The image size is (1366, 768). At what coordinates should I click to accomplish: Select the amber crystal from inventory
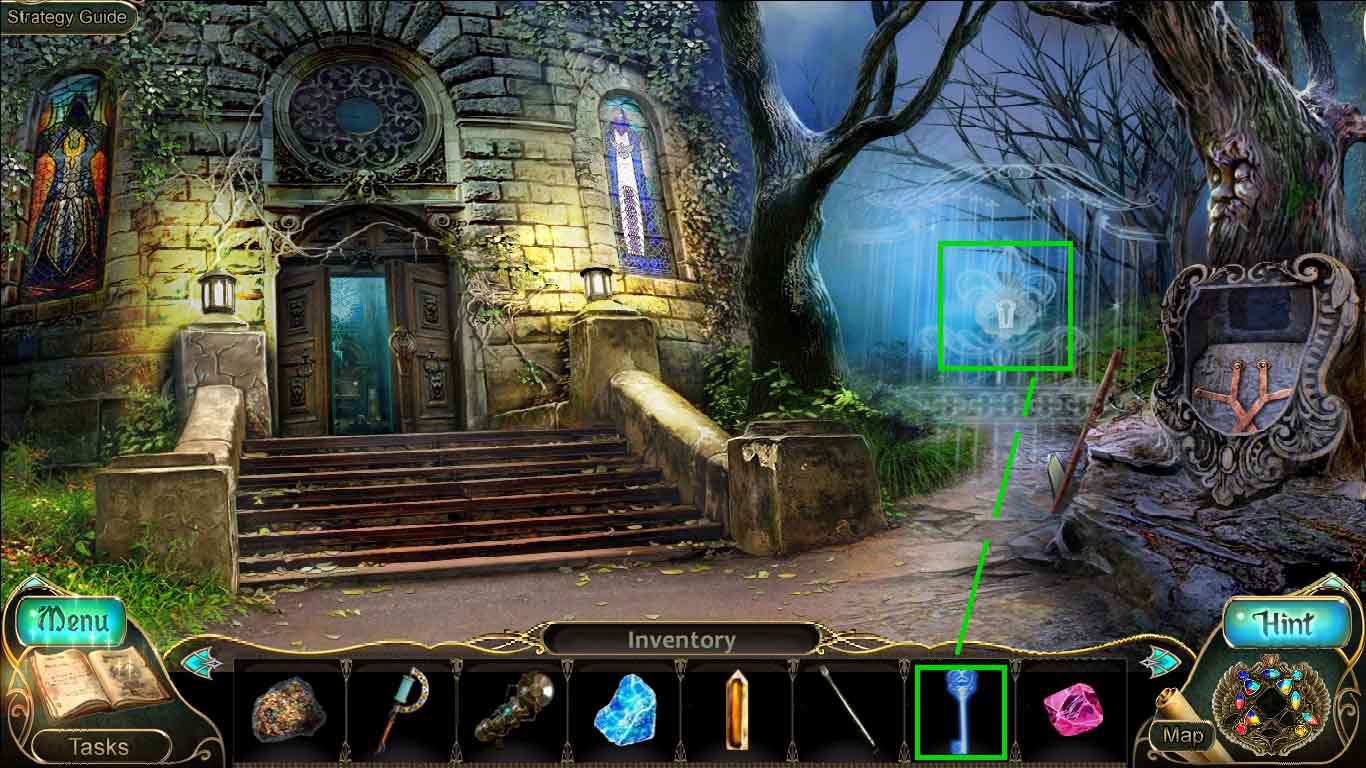pyautogui.click(x=736, y=712)
